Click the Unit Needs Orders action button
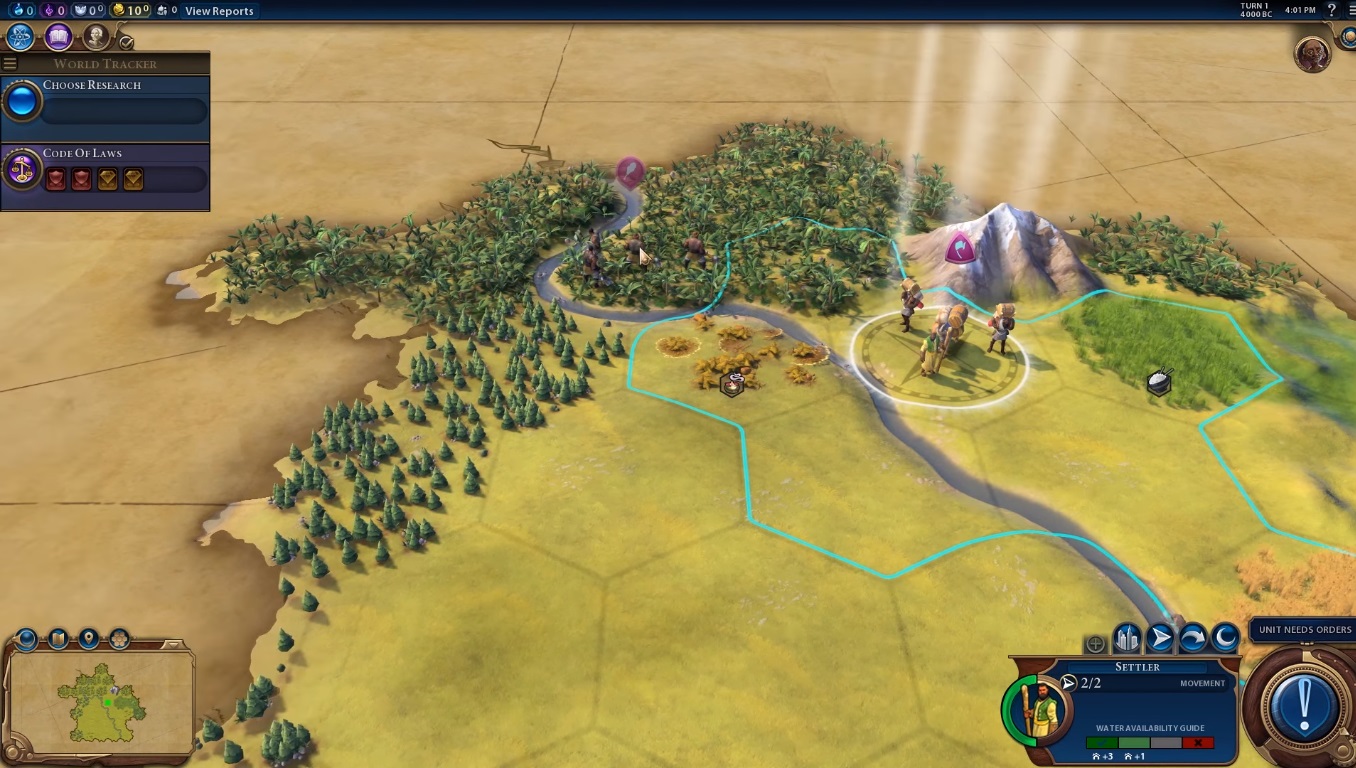Viewport: 1356px width, 768px height. click(x=1303, y=705)
